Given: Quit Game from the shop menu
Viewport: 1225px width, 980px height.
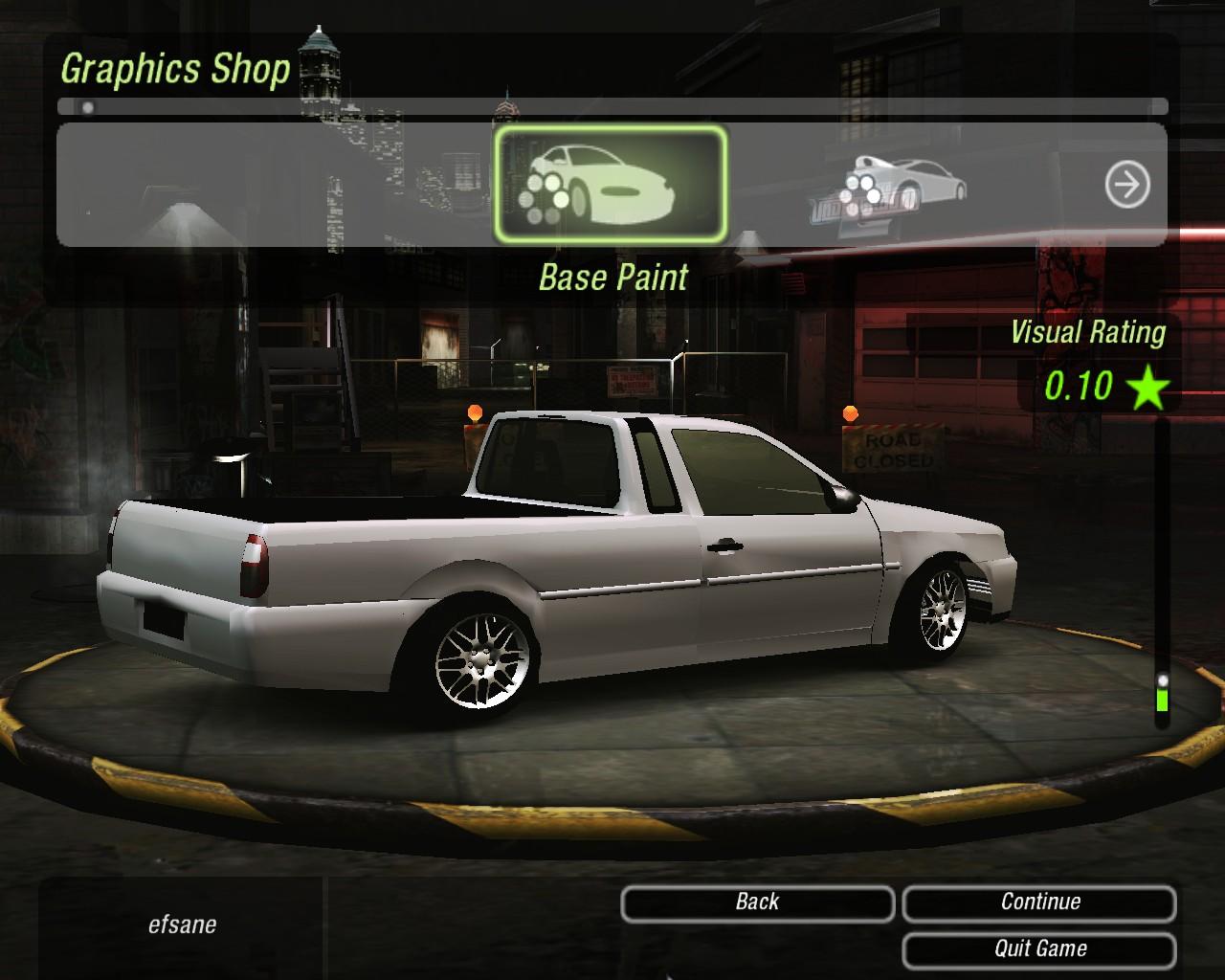Looking at the screenshot, I should coord(1039,949).
